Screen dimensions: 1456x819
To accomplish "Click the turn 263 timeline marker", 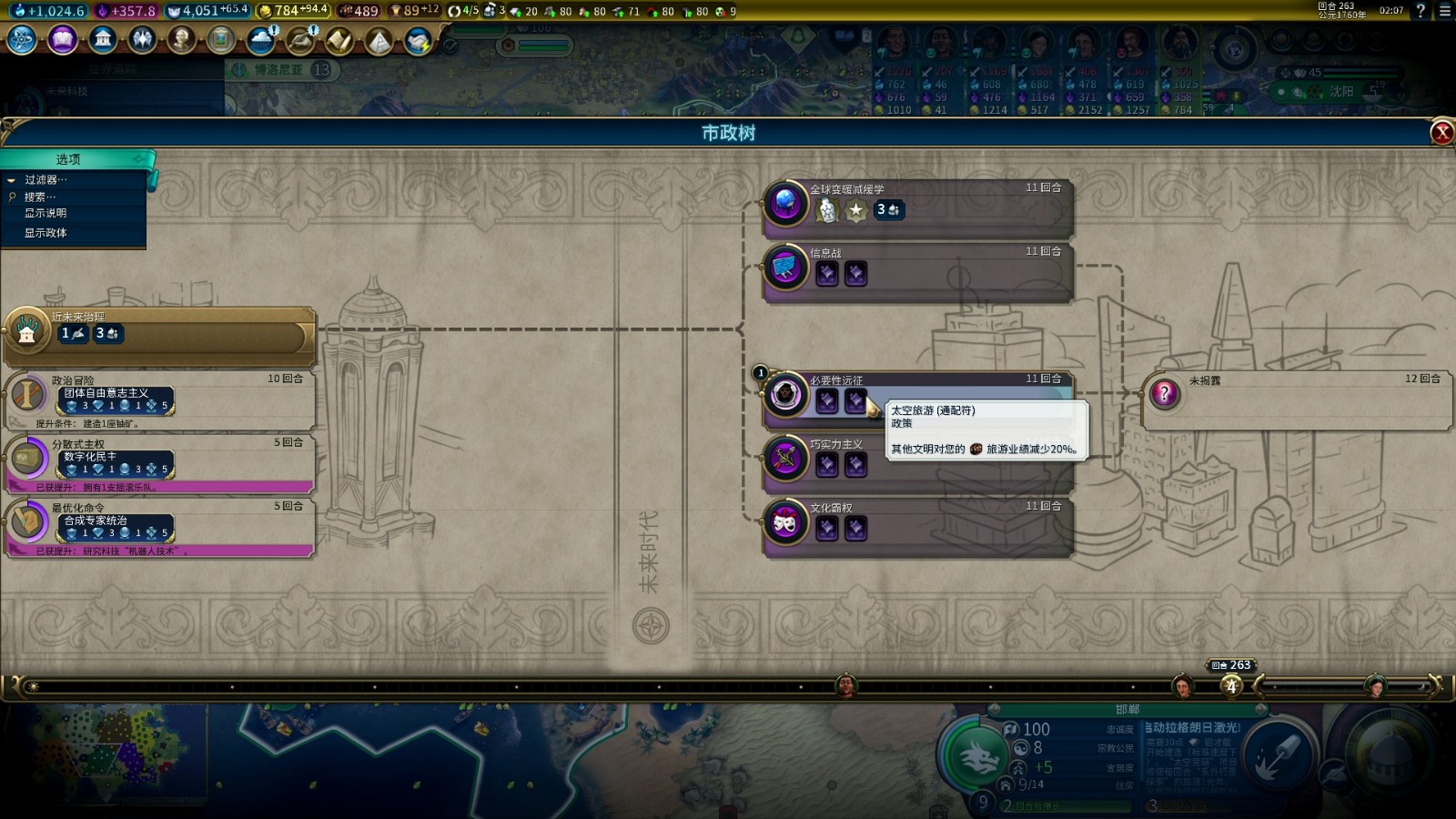I will 1231,686.
